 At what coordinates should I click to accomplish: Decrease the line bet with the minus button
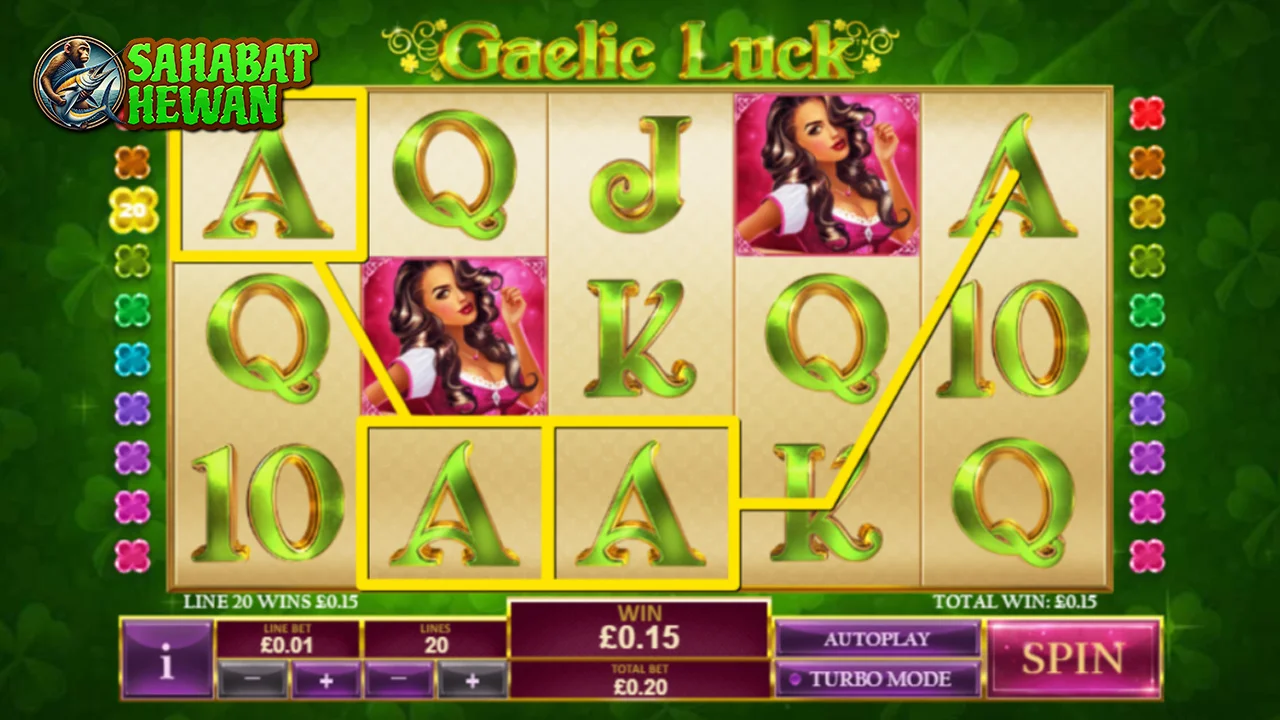(253, 678)
